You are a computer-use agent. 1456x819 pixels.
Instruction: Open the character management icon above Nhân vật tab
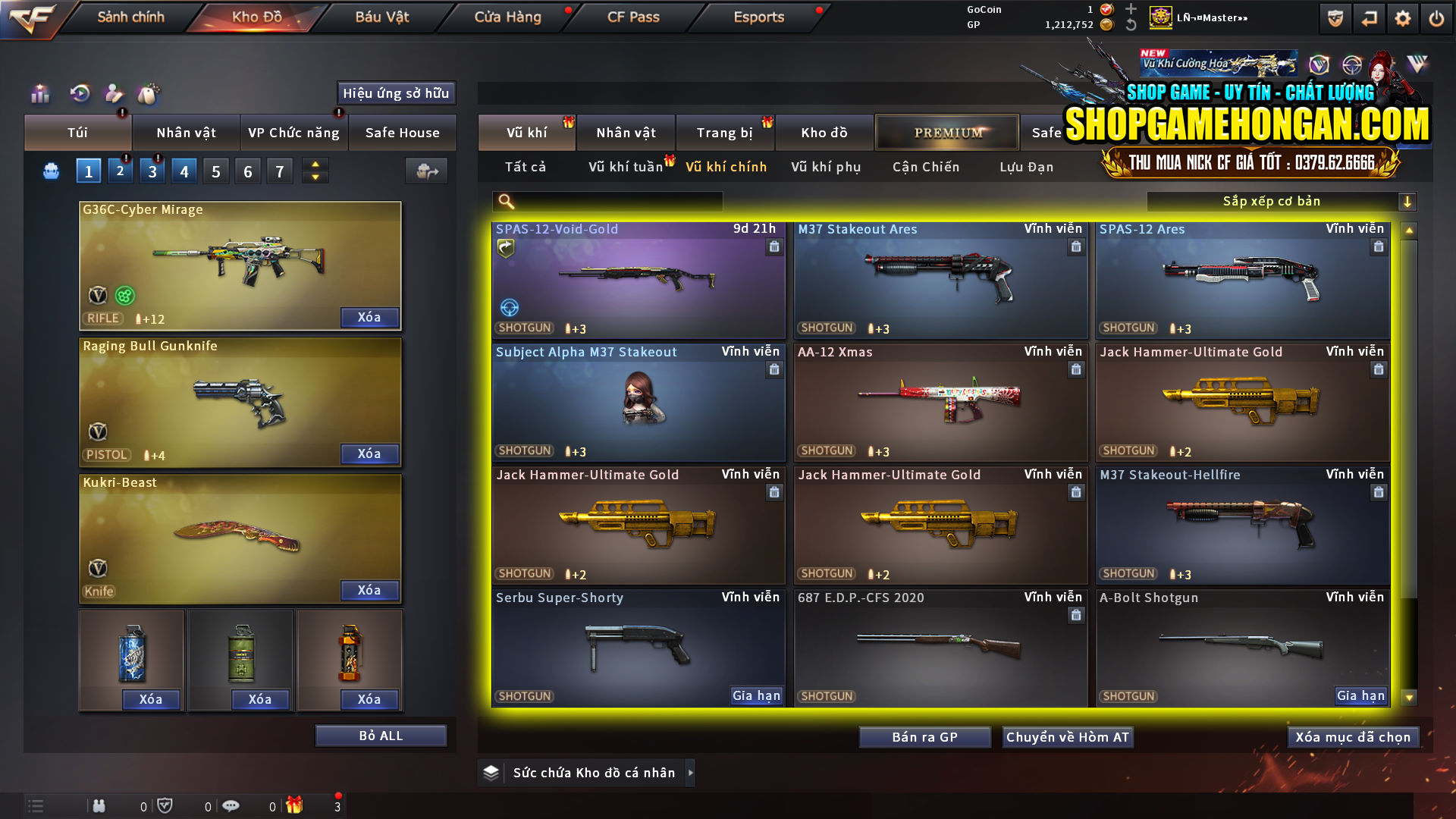(x=114, y=94)
